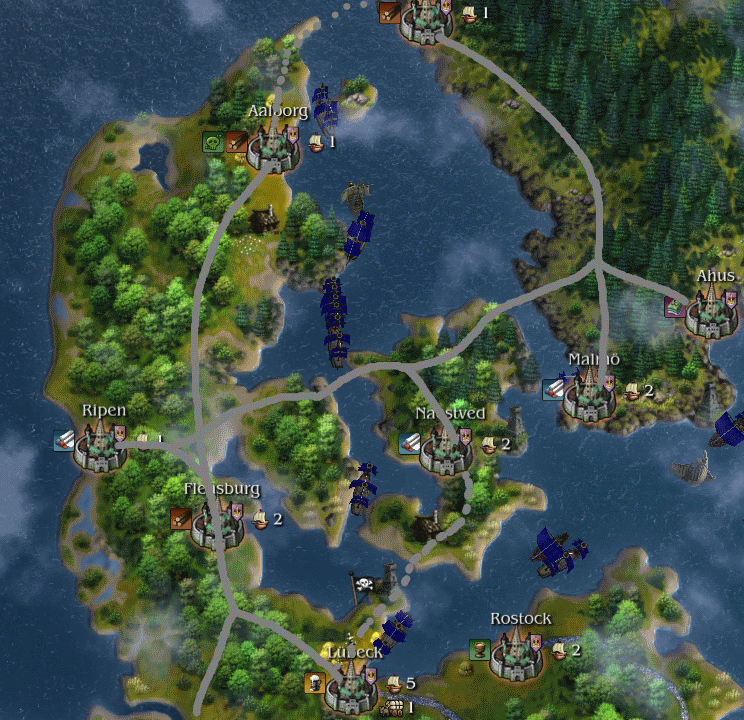Screen dimensions: 744x720
Task: Click the green skull icon beside Aalborg
Action: [x=213, y=142]
